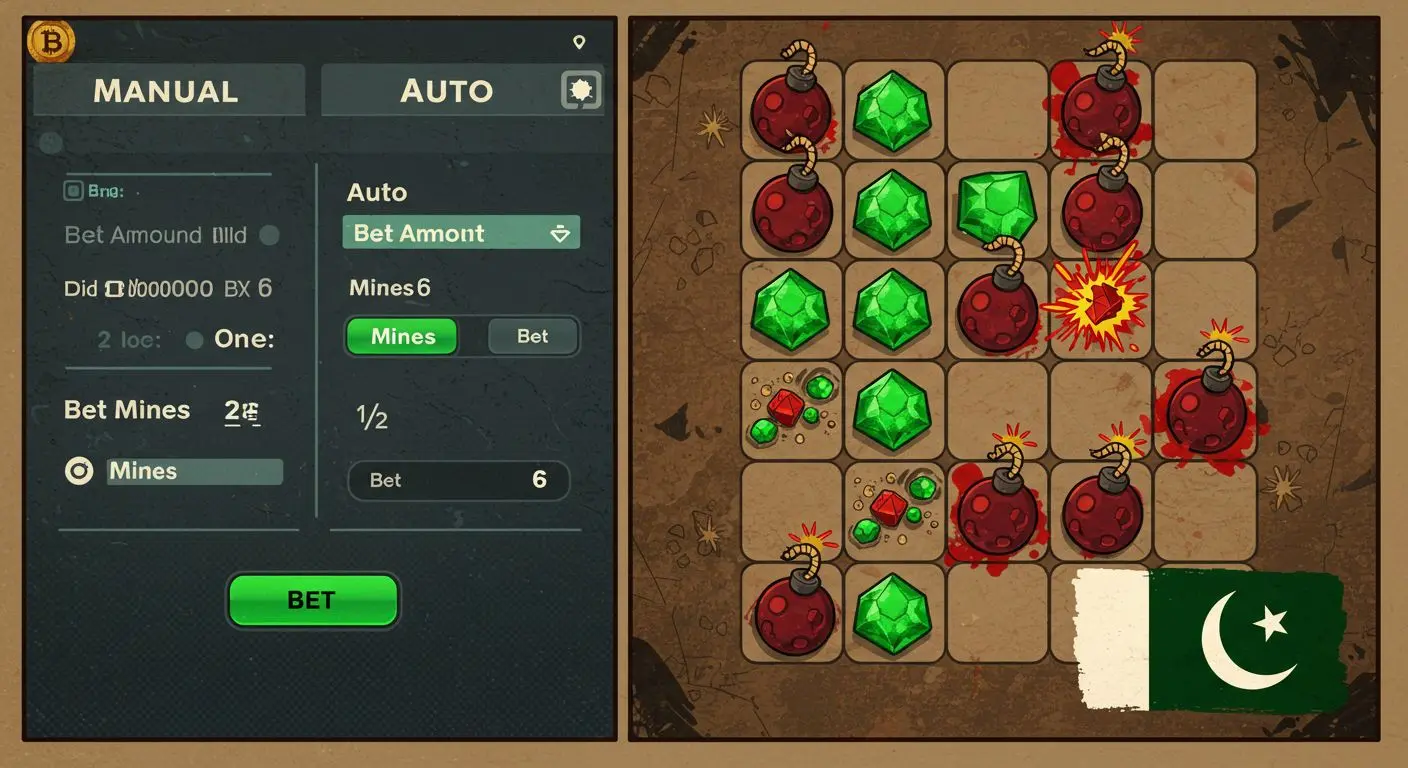Open the settings gear next to Auto
This screenshot has width=1408, height=768.
point(580,90)
